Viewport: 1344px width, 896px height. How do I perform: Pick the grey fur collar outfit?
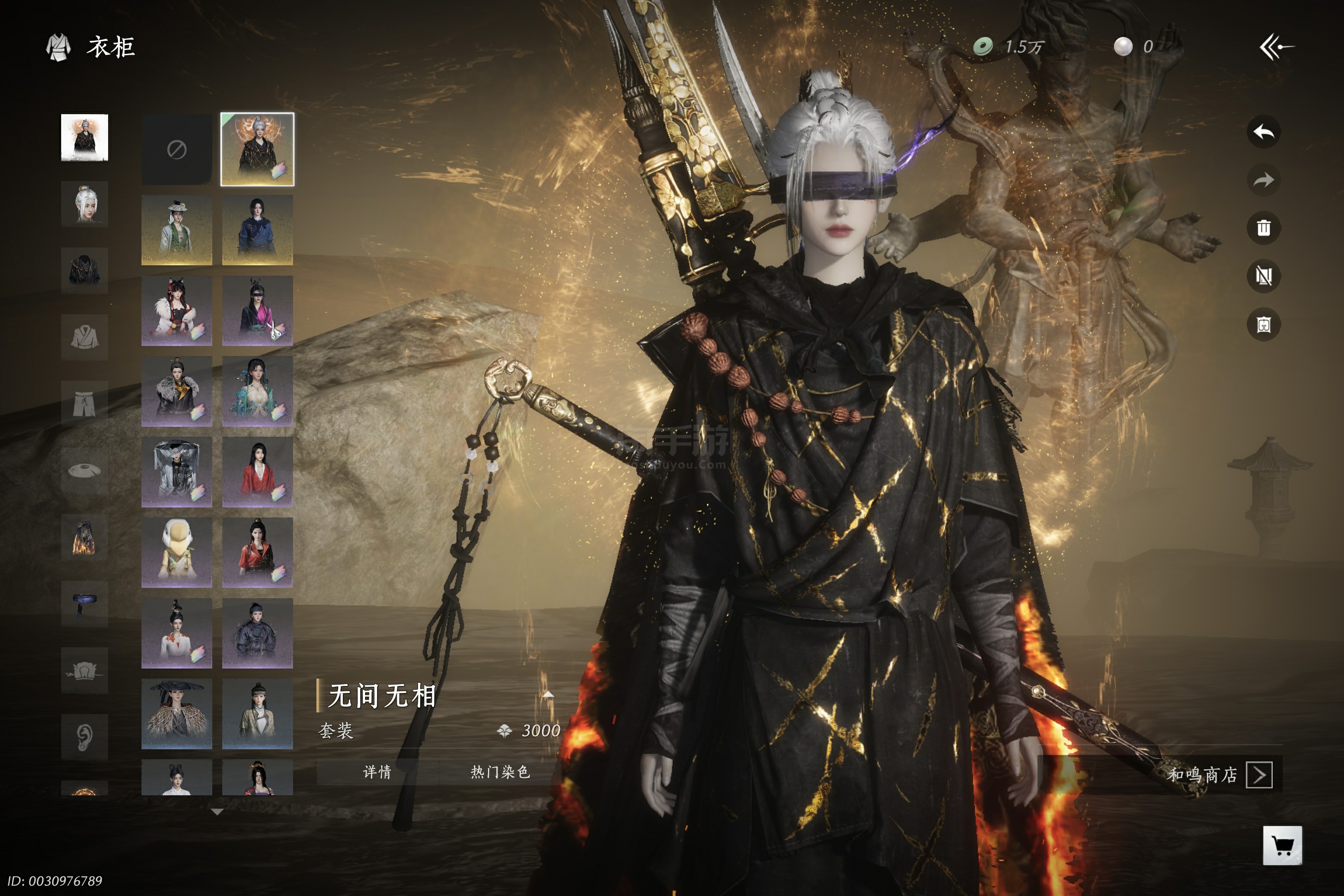click(177, 392)
